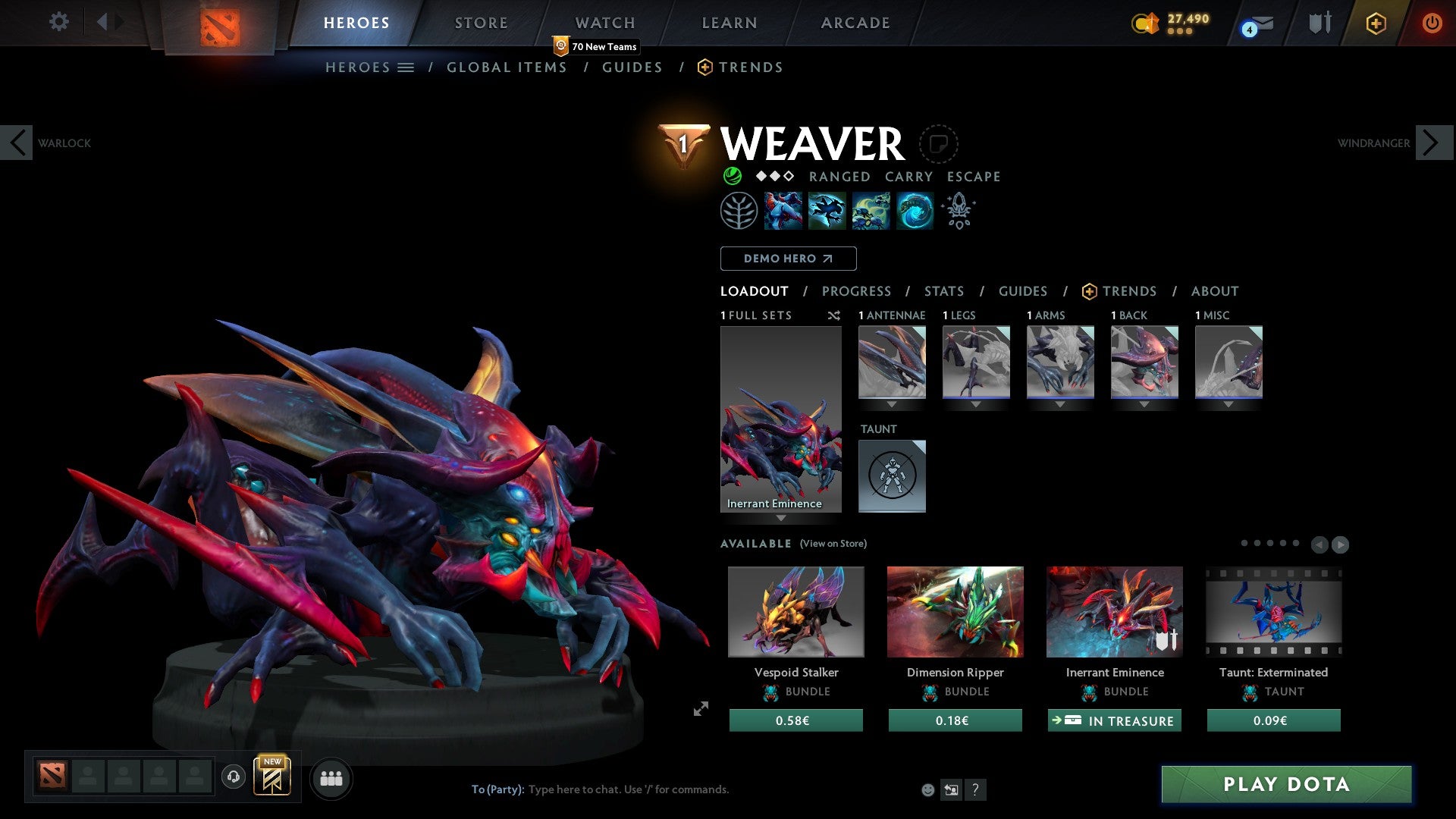Open the friends list icon at bottom

tap(330, 777)
